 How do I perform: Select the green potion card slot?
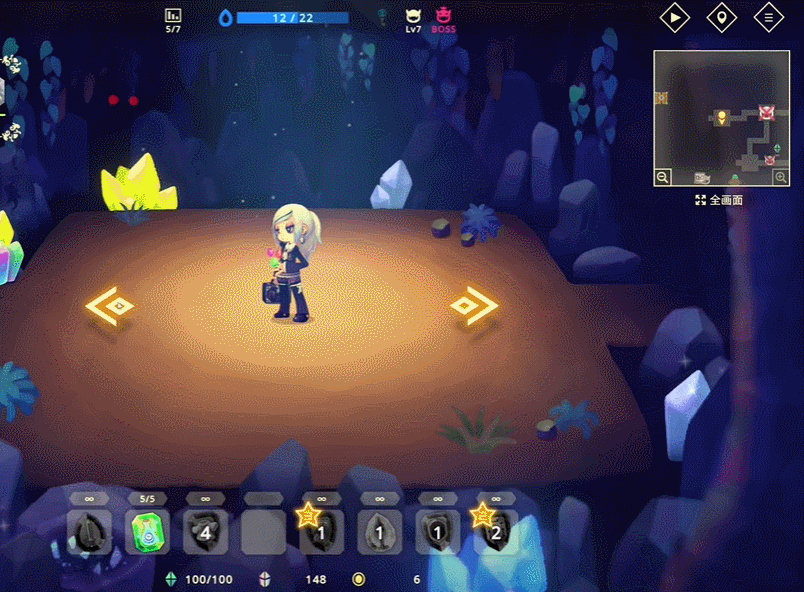(x=148, y=532)
